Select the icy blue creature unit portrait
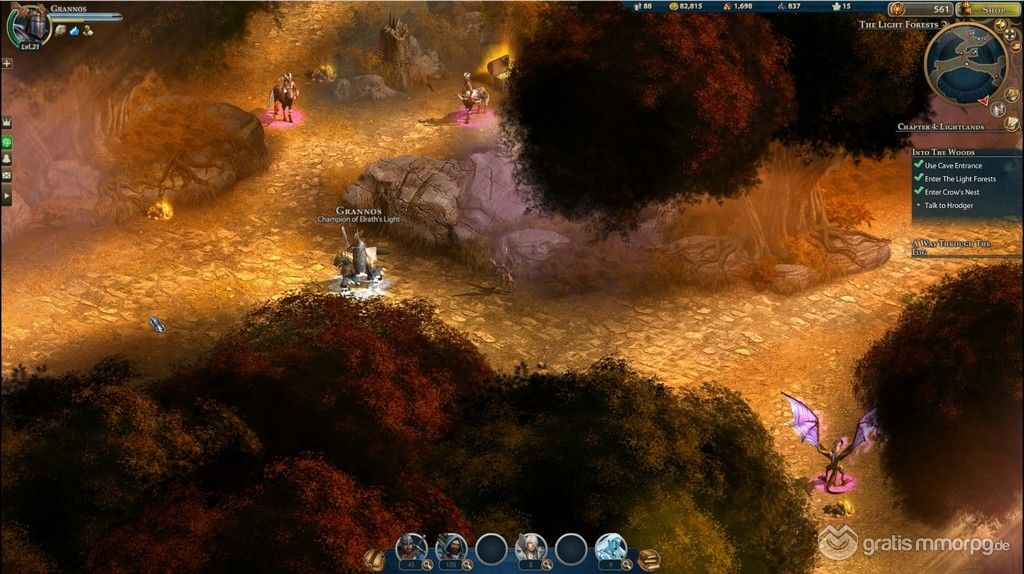Viewport: 1024px width, 574px height. pyautogui.click(x=610, y=547)
